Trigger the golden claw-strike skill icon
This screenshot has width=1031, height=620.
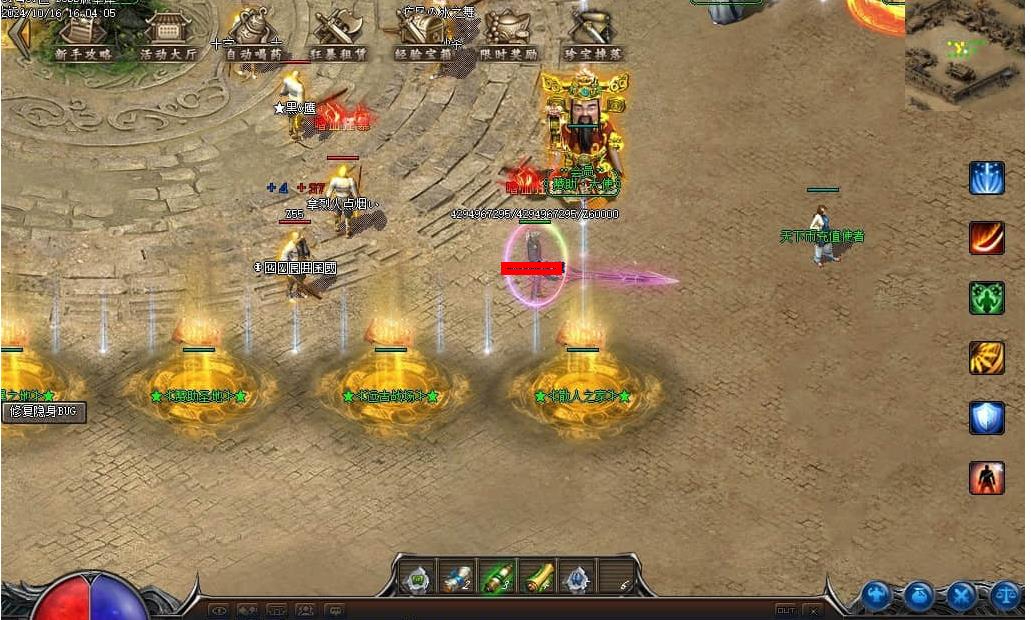(986, 358)
